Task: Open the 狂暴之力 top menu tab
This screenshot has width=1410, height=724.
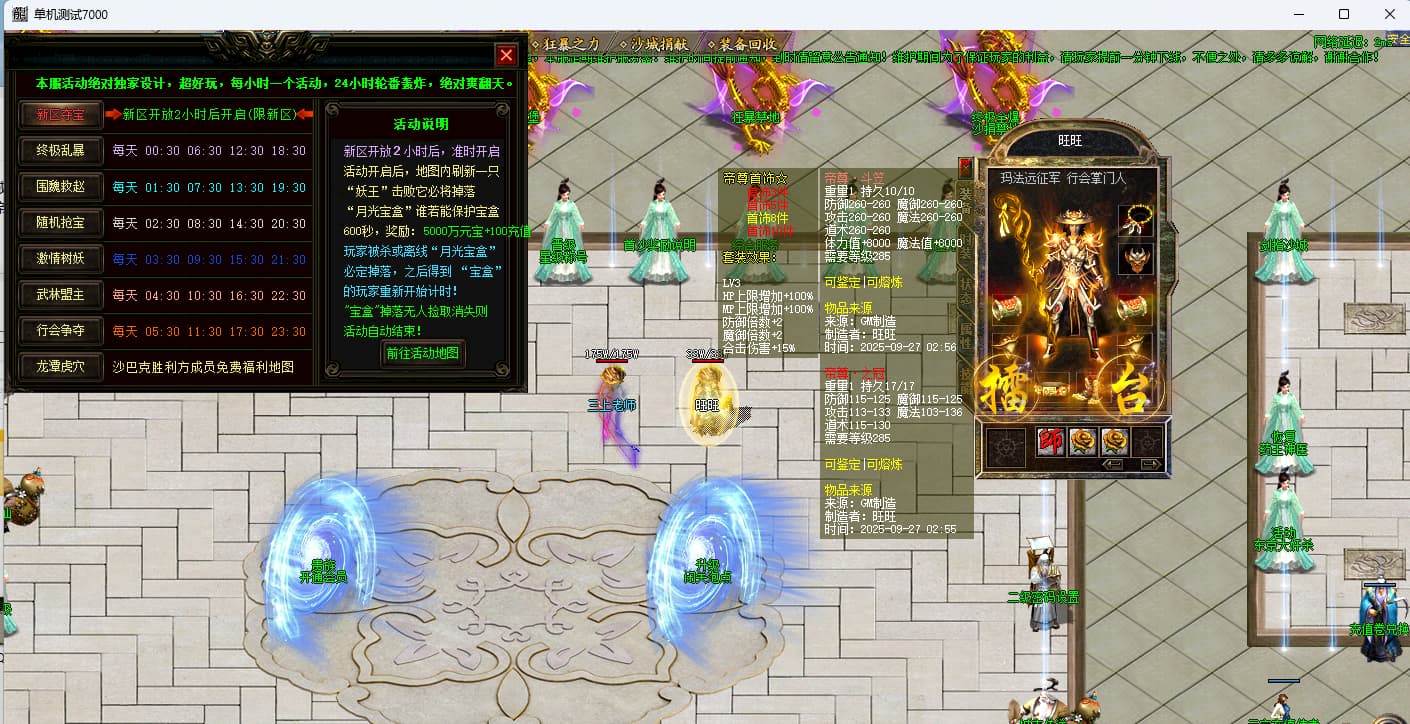Action: 571,44
